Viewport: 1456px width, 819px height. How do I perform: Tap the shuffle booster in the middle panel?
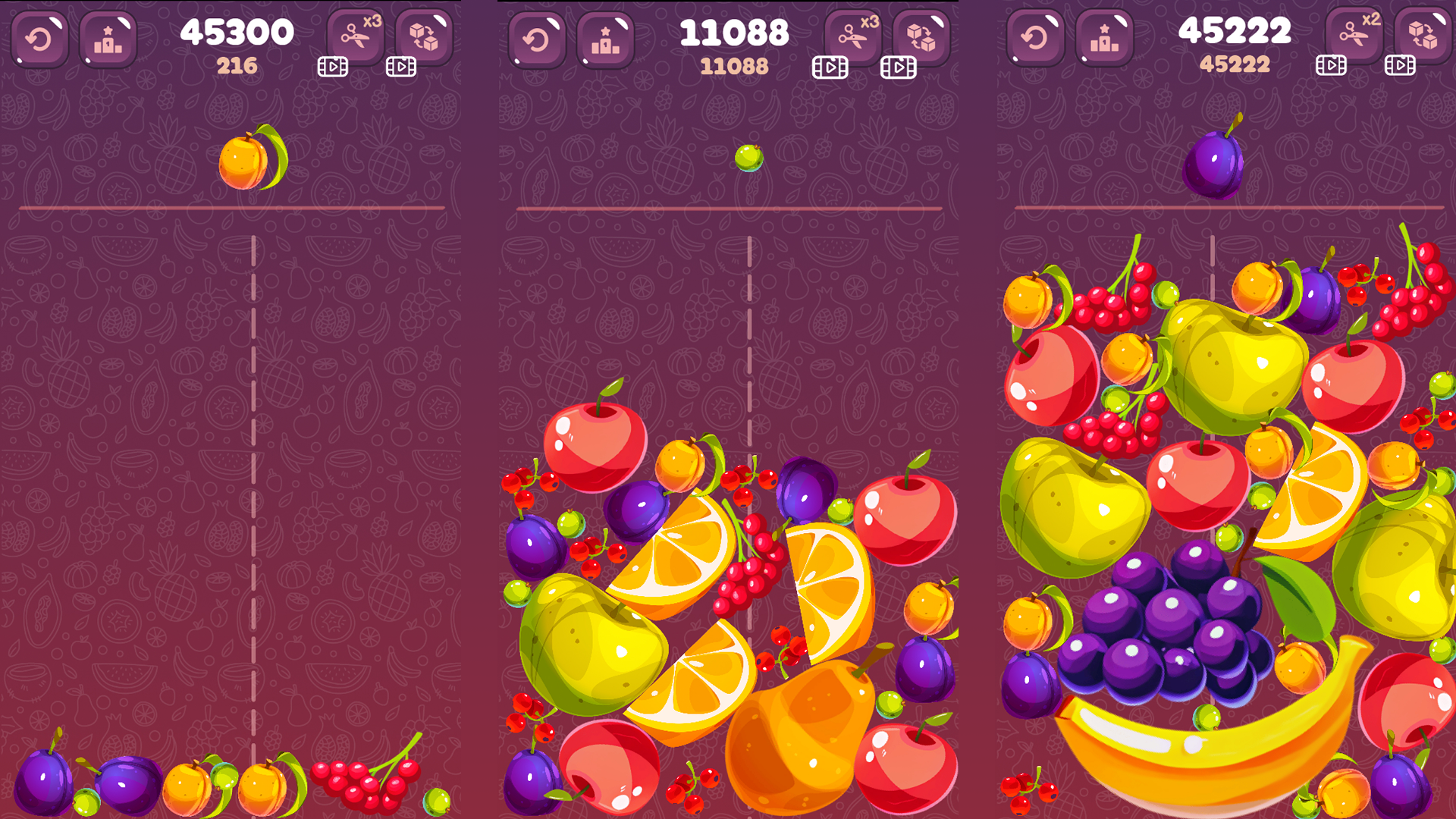click(x=923, y=34)
